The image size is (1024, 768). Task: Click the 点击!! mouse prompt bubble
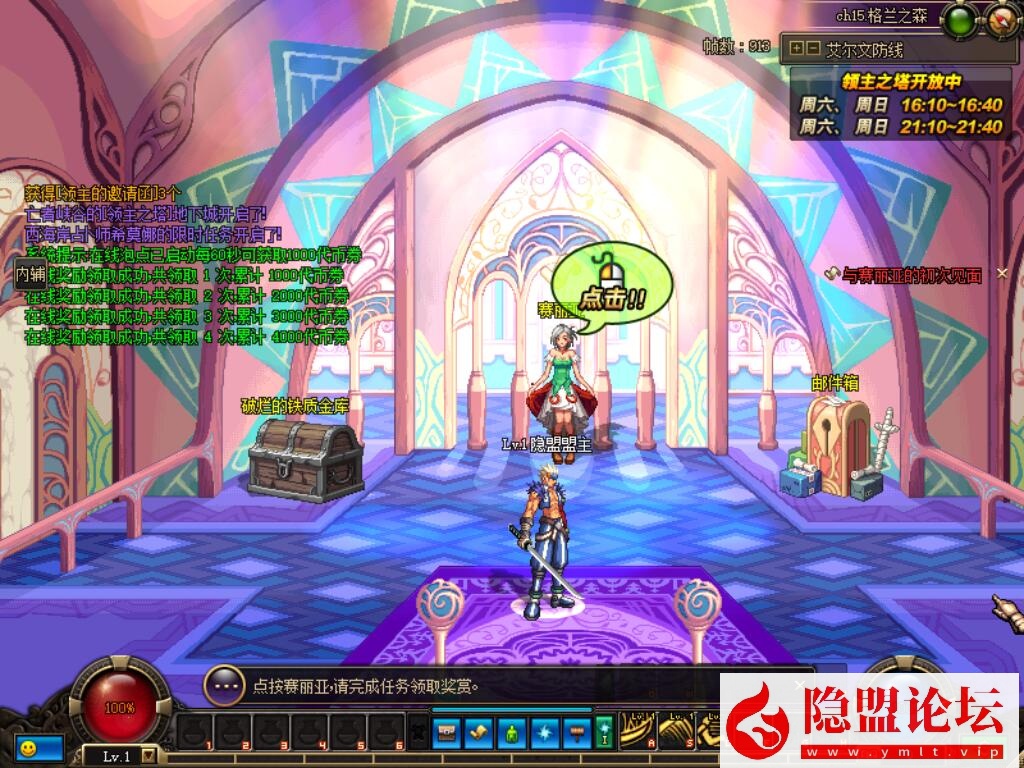coord(607,285)
